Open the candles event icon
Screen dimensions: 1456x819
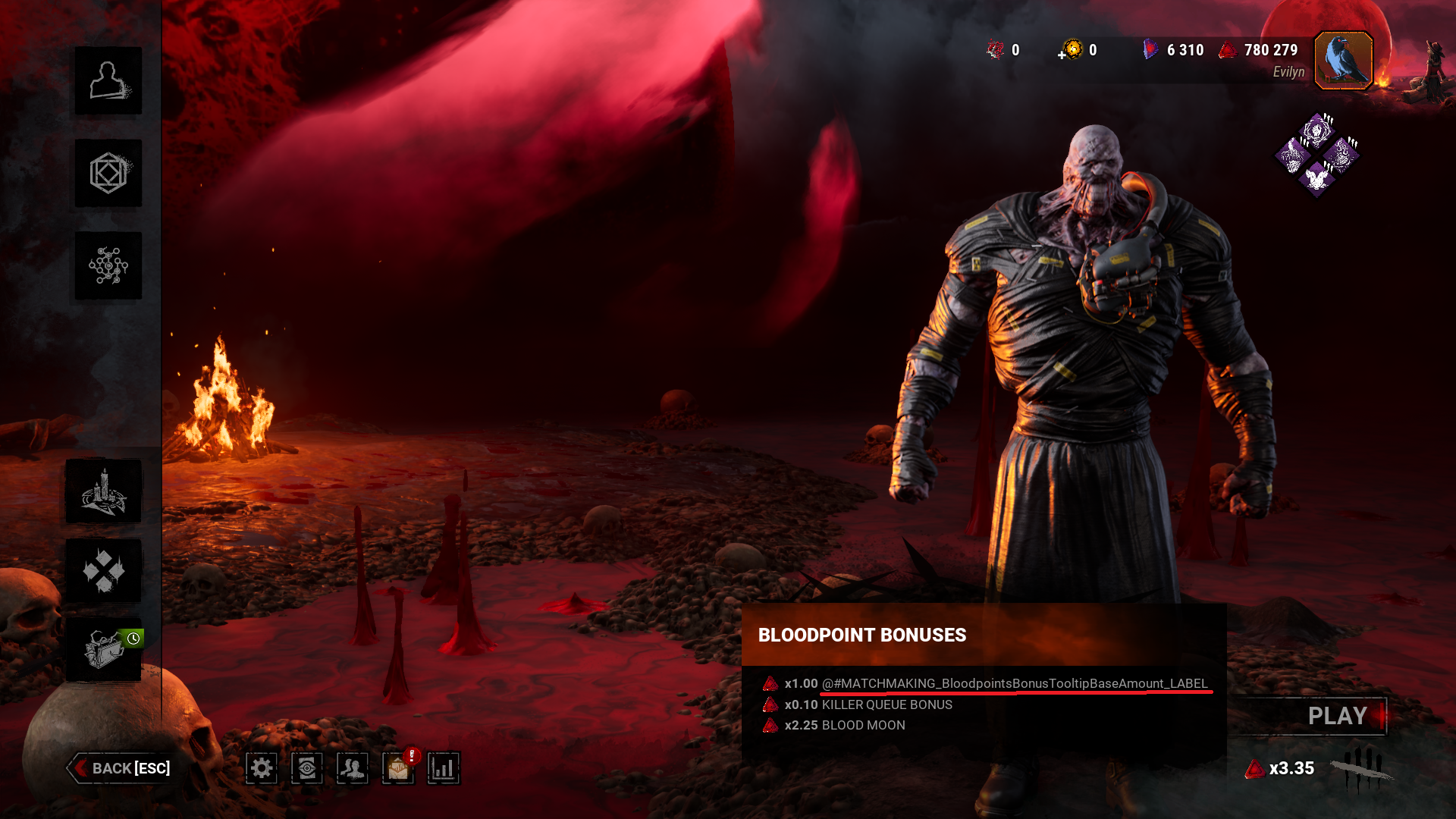(x=104, y=491)
